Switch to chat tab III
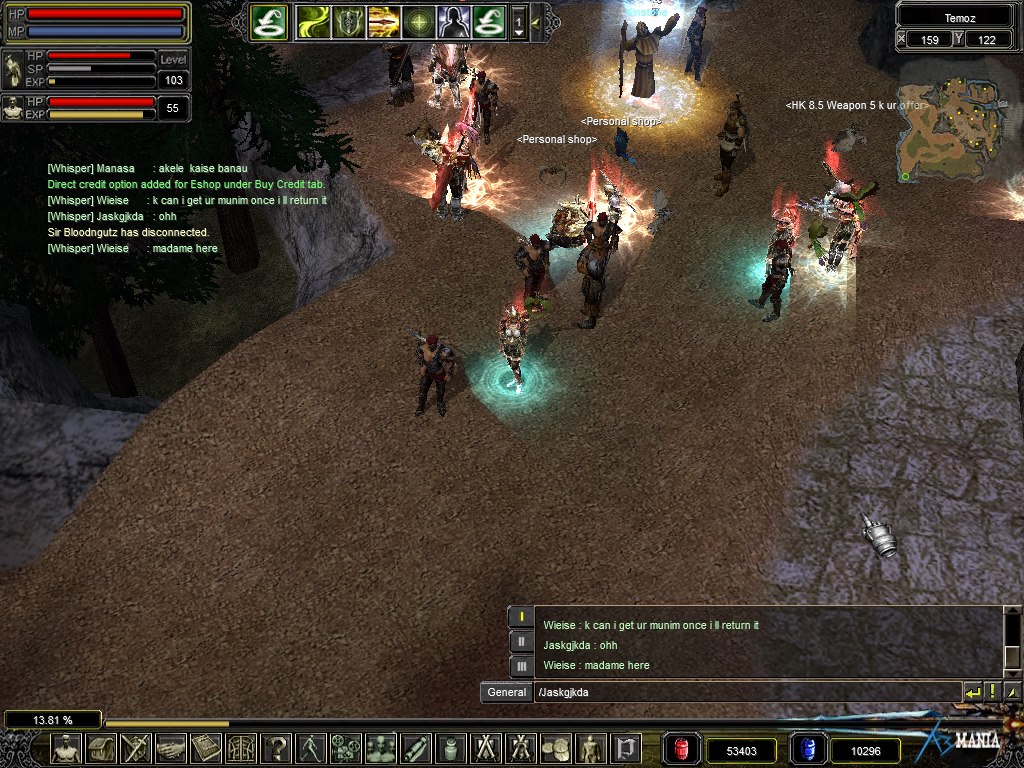Image resolution: width=1024 pixels, height=768 pixels. click(521, 665)
